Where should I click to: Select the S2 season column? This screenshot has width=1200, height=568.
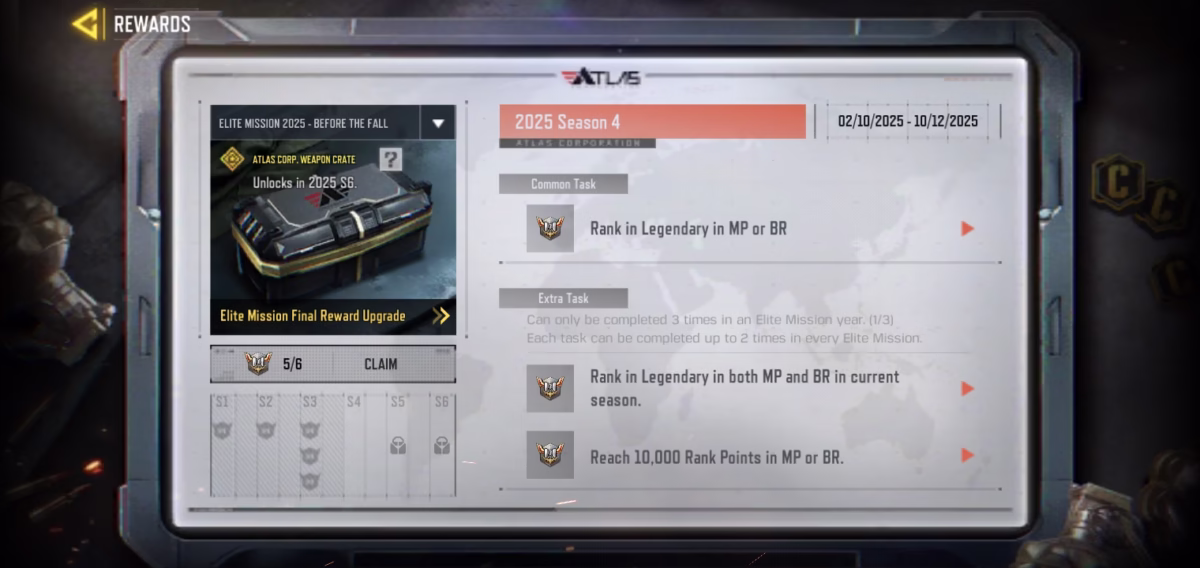[x=266, y=445]
